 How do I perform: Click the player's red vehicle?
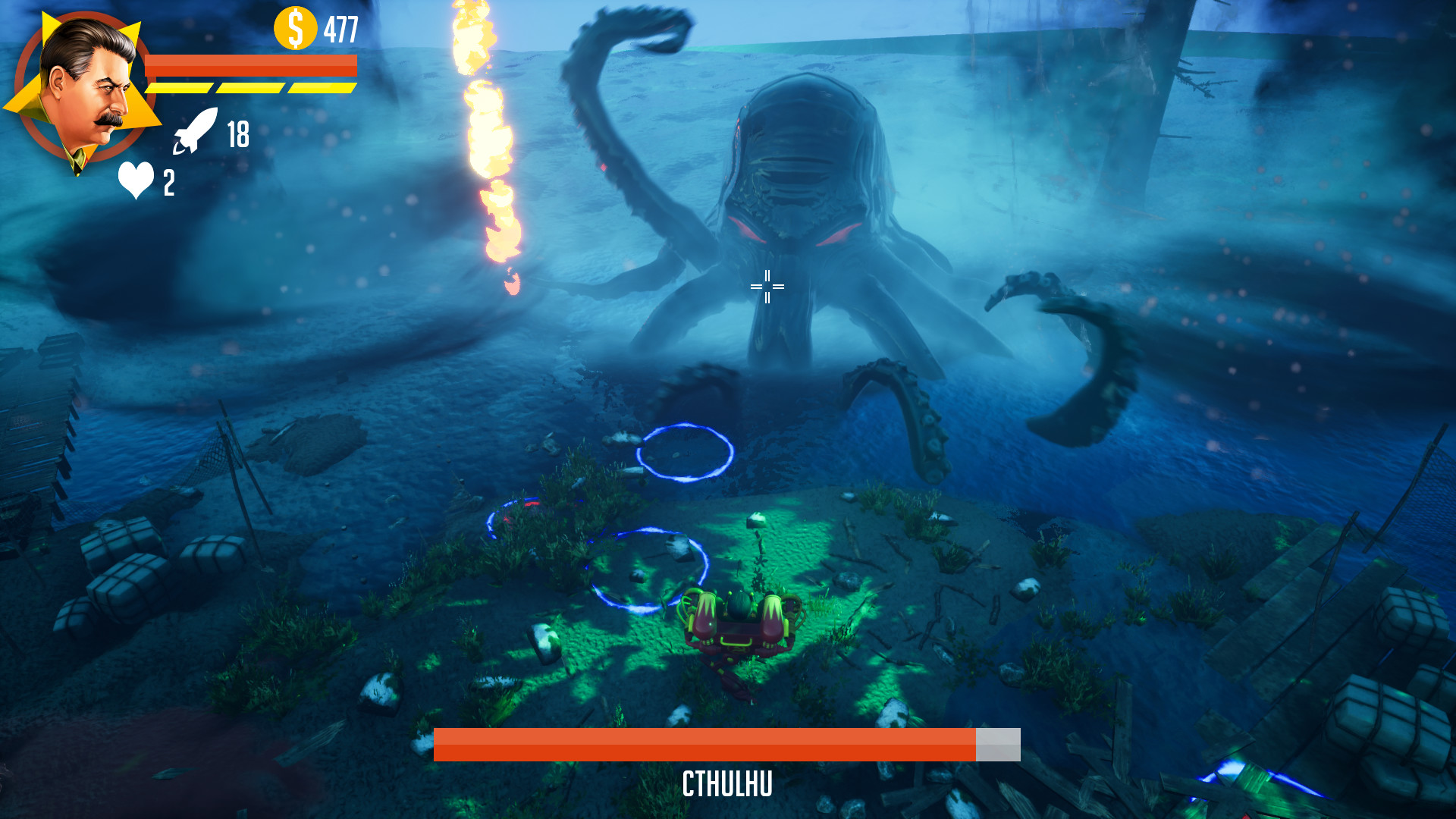pyautogui.click(x=739, y=629)
